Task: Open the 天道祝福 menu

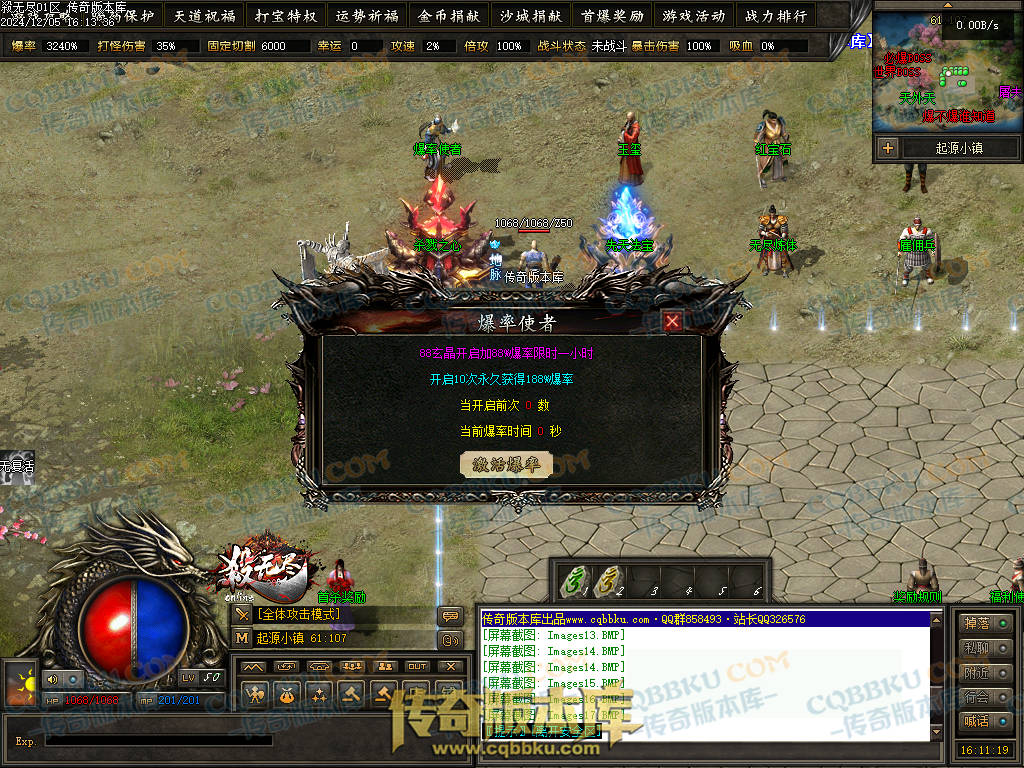Action: [x=203, y=16]
